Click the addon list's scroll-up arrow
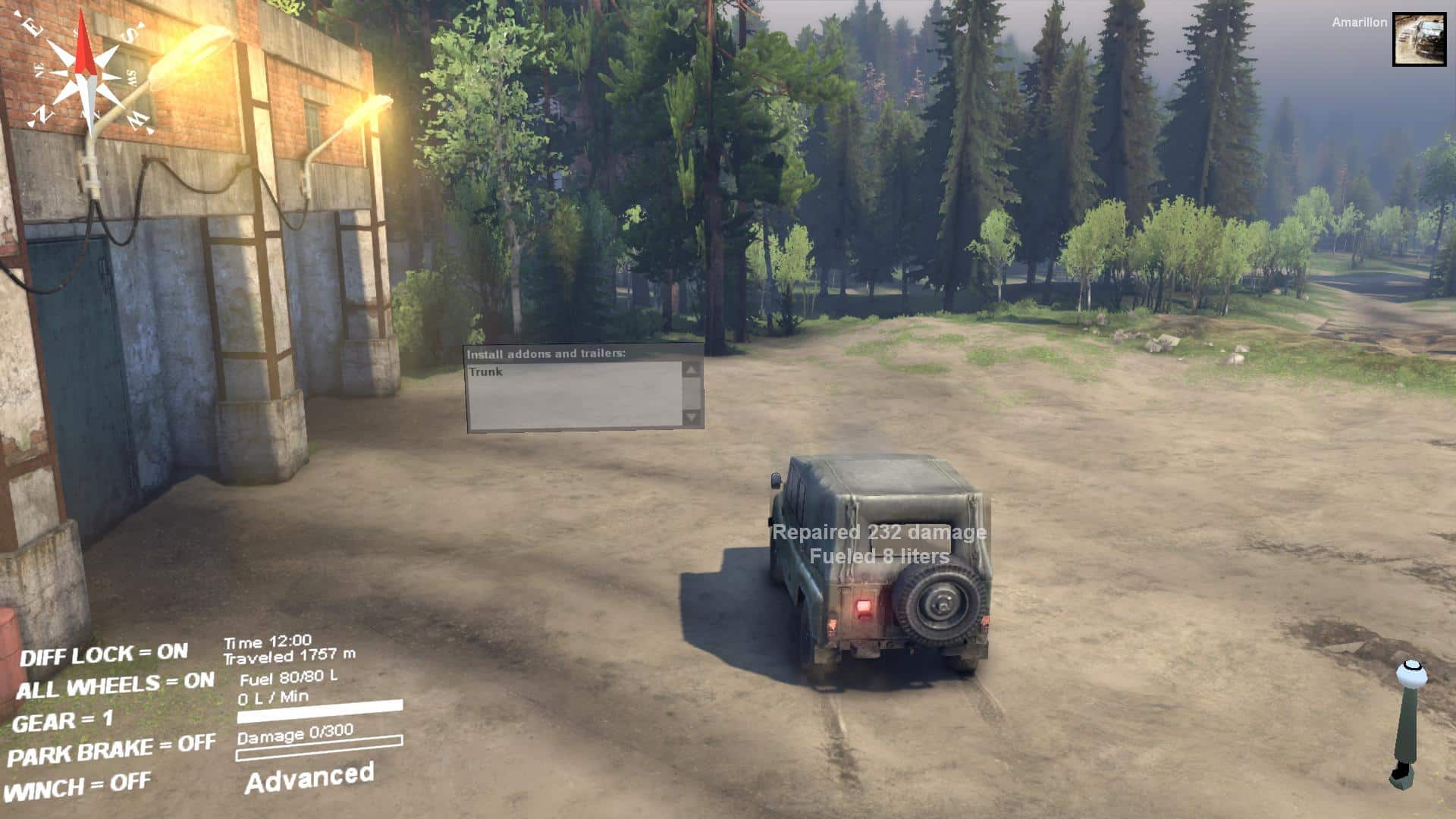 tap(691, 370)
